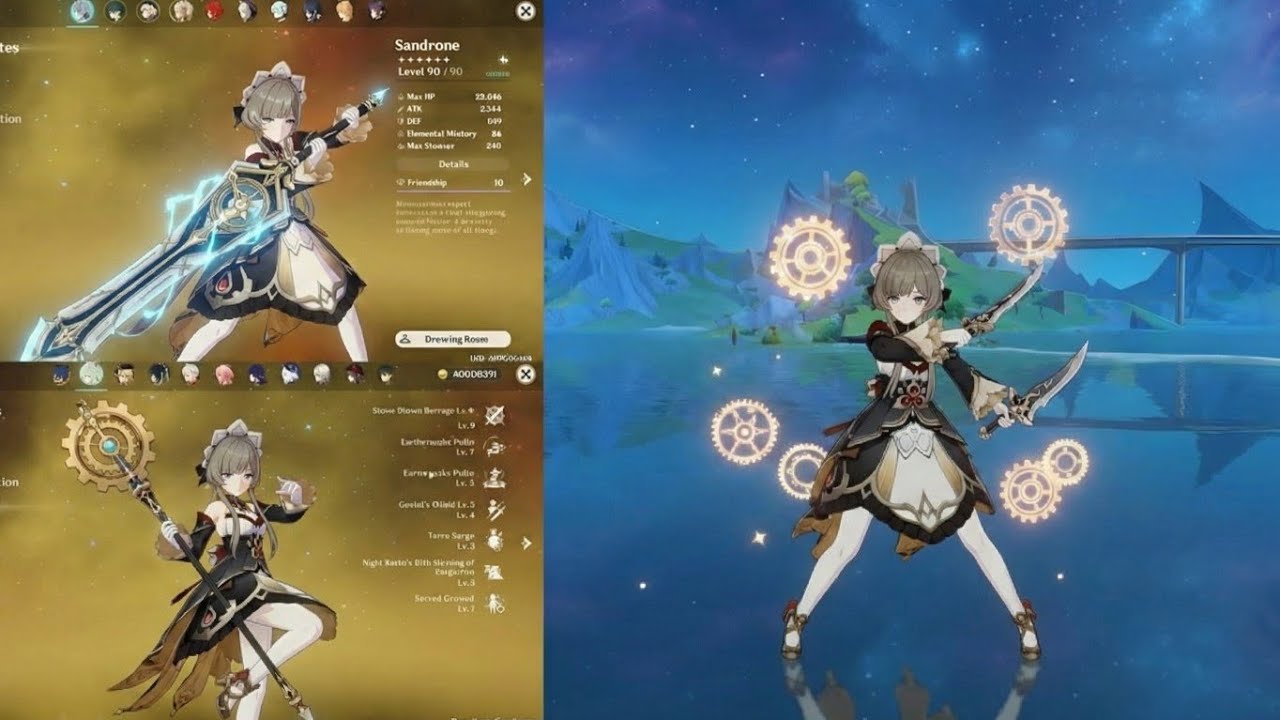Open Tarre Sarge talent details via its chevron

click(526, 542)
